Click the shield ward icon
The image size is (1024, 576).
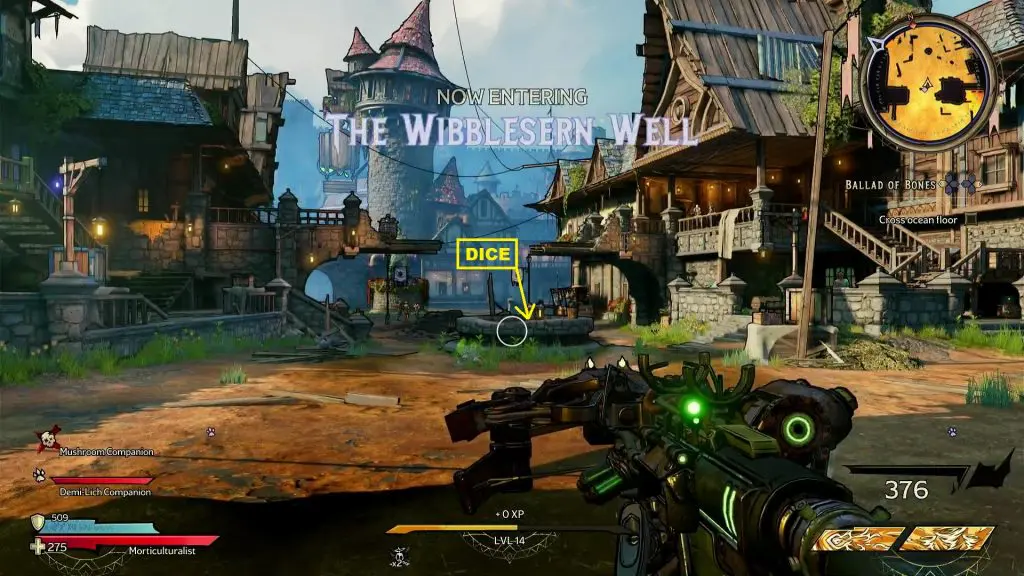38,521
